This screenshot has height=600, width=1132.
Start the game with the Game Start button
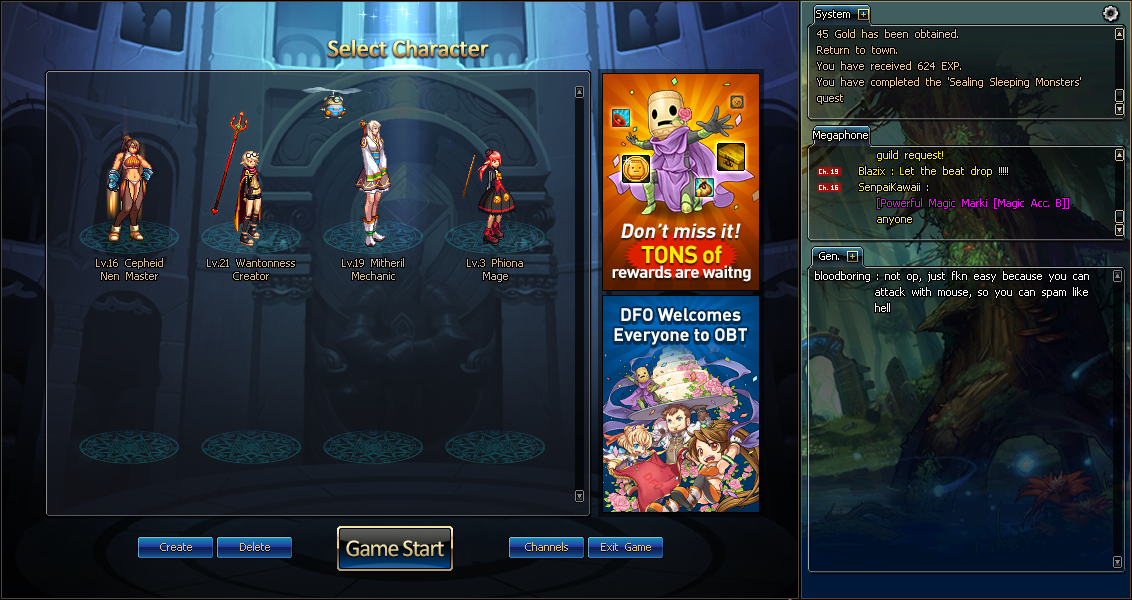pos(395,548)
